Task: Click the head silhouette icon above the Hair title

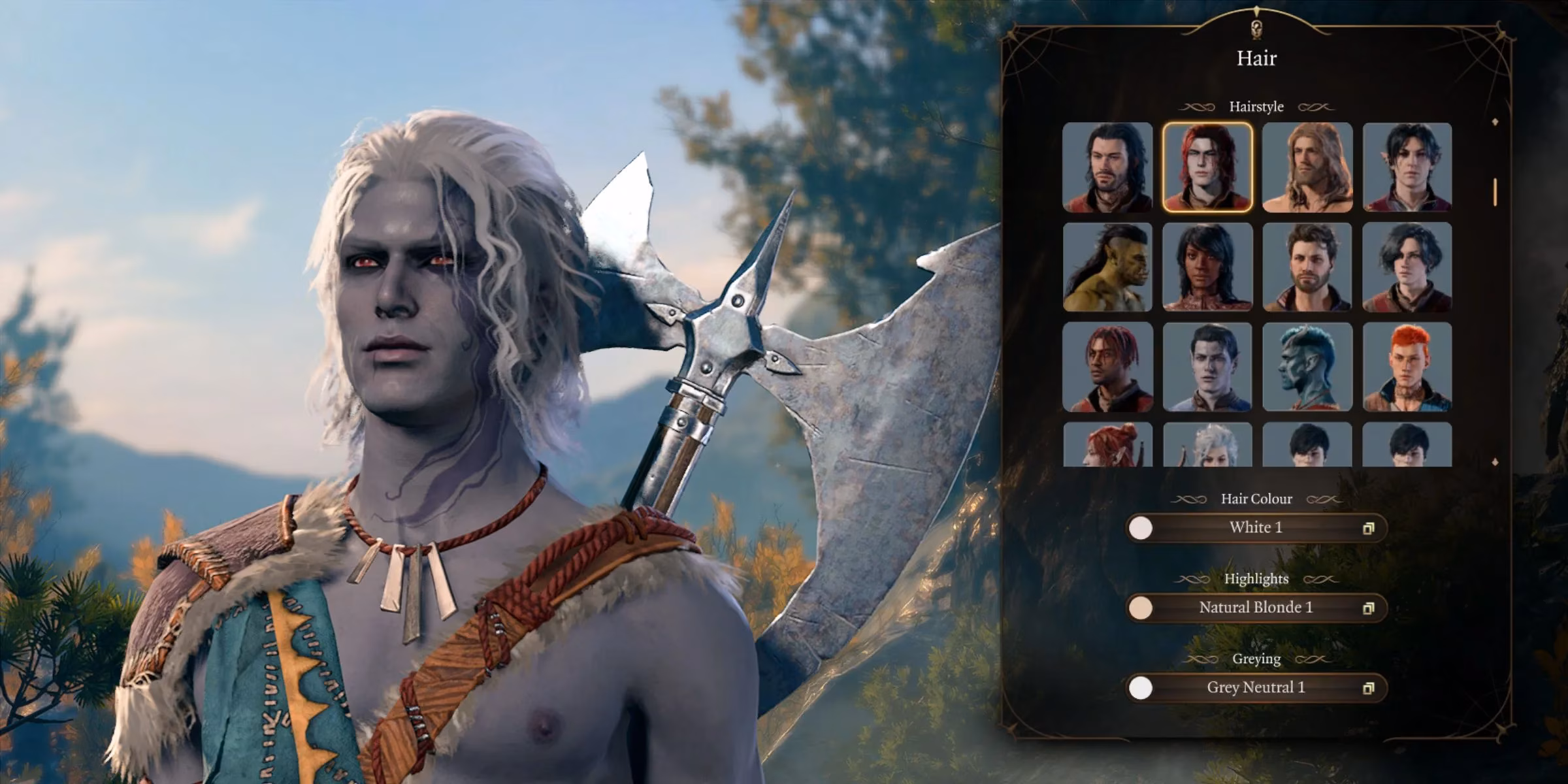Action: (x=1256, y=28)
